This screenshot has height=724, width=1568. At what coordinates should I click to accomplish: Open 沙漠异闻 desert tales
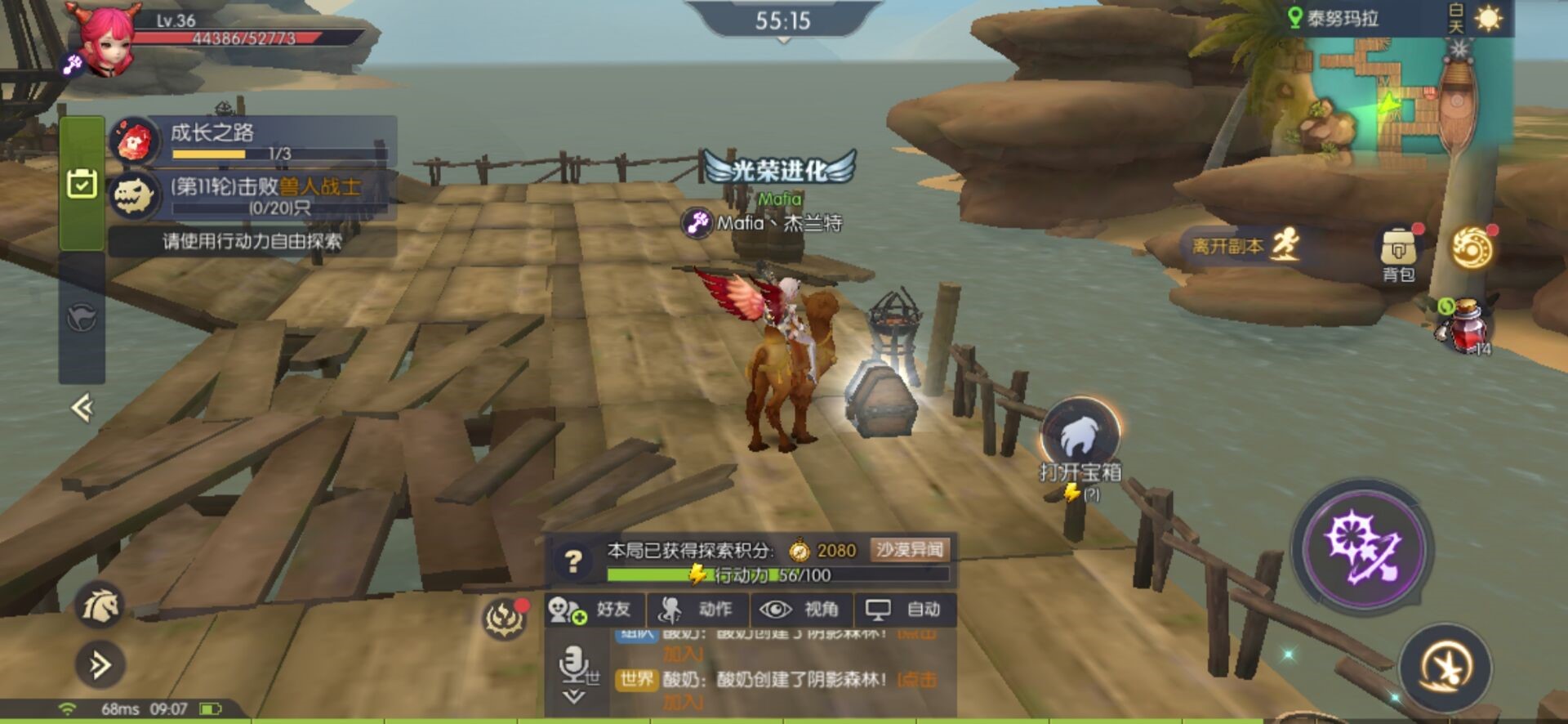point(910,550)
